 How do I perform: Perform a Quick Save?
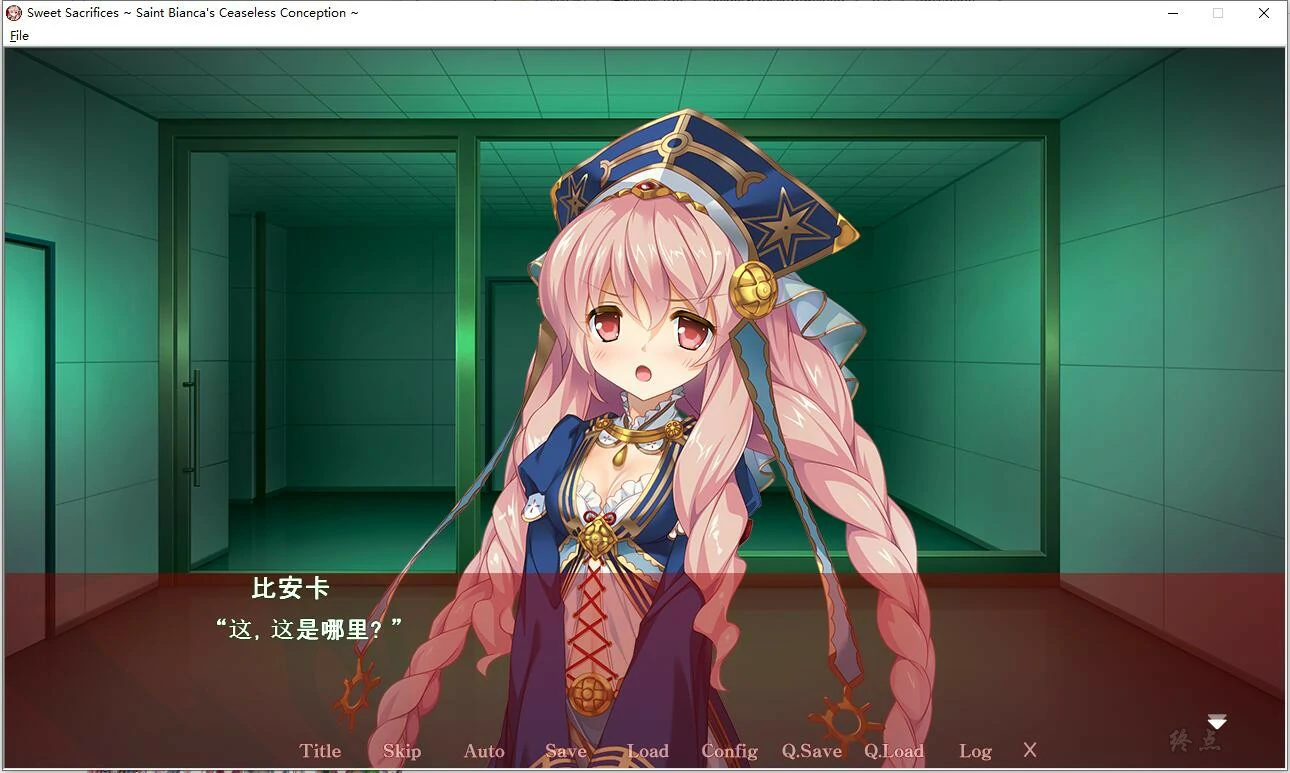click(x=811, y=750)
